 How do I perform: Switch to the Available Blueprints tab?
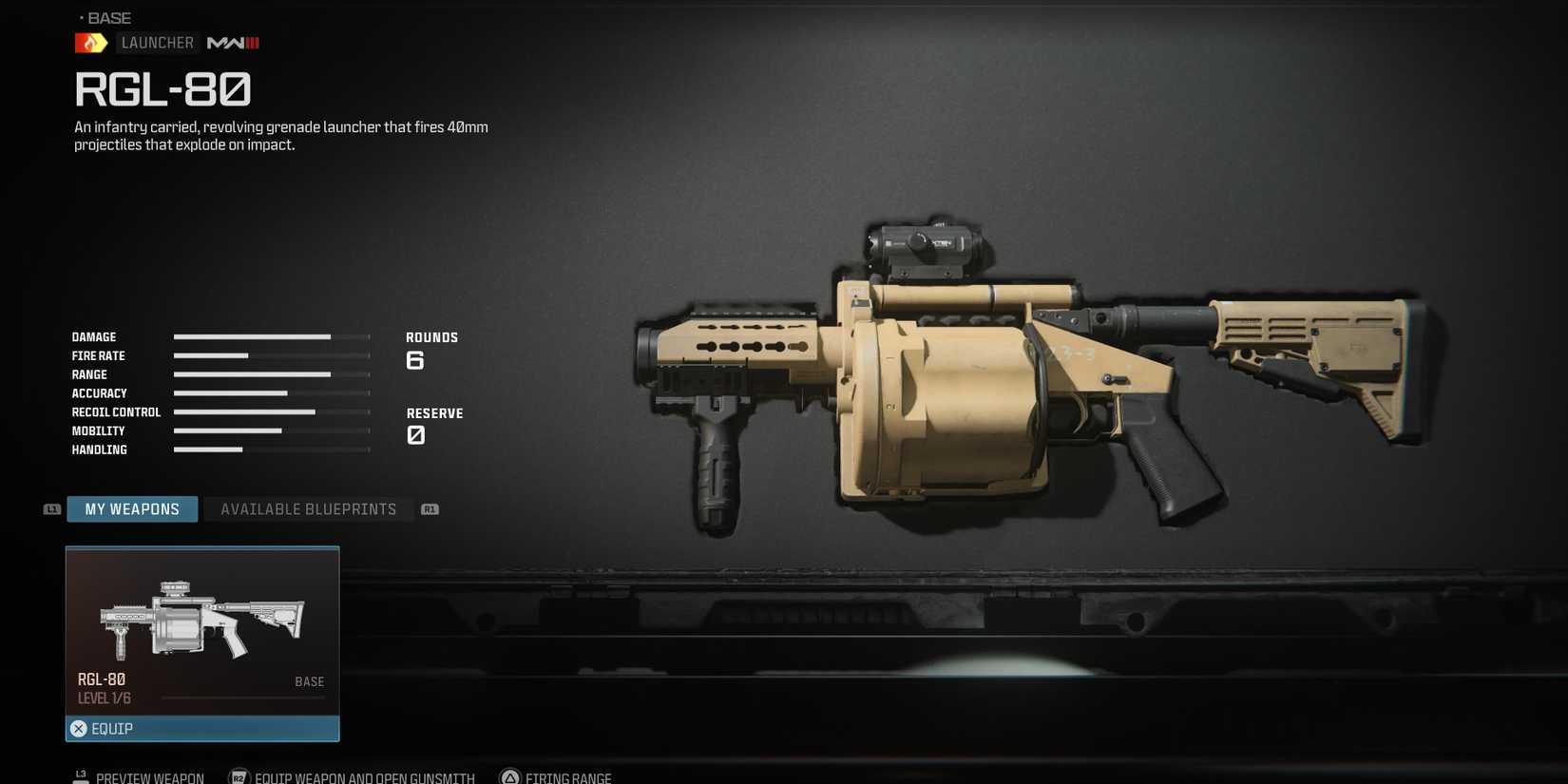pyautogui.click(x=307, y=508)
